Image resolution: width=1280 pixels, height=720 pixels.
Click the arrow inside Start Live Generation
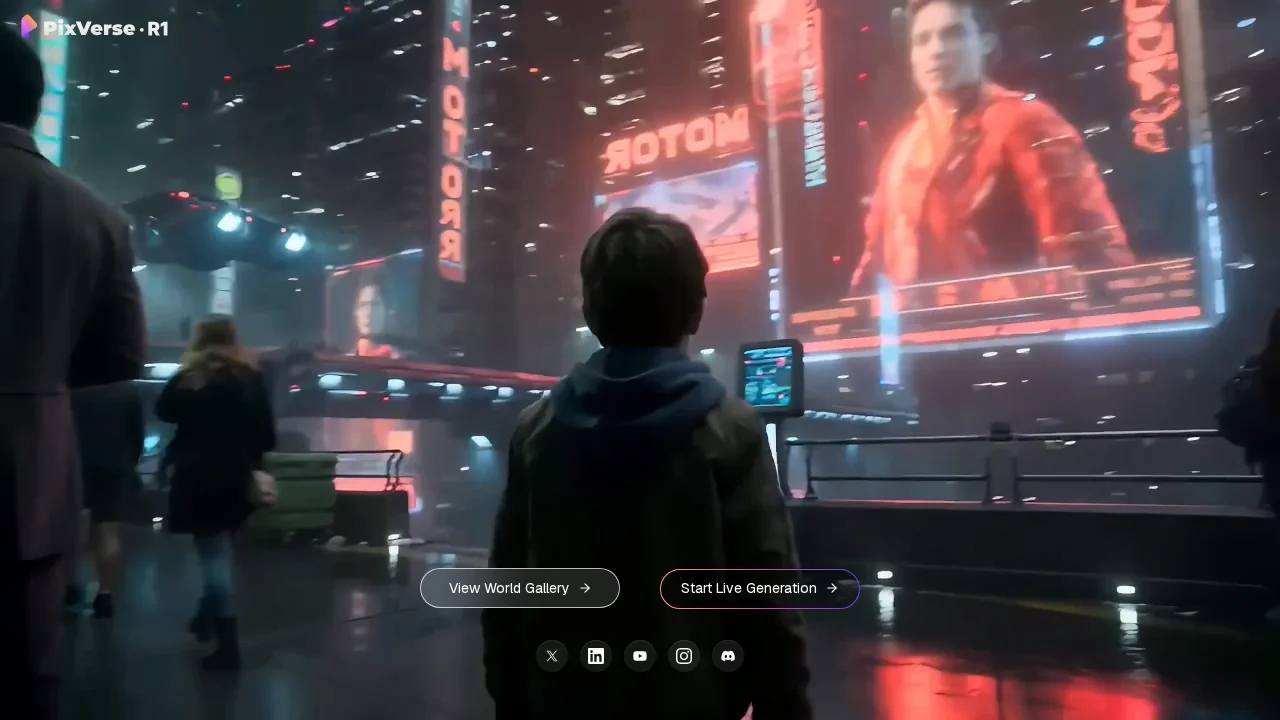pyautogui.click(x=832, y=588)
